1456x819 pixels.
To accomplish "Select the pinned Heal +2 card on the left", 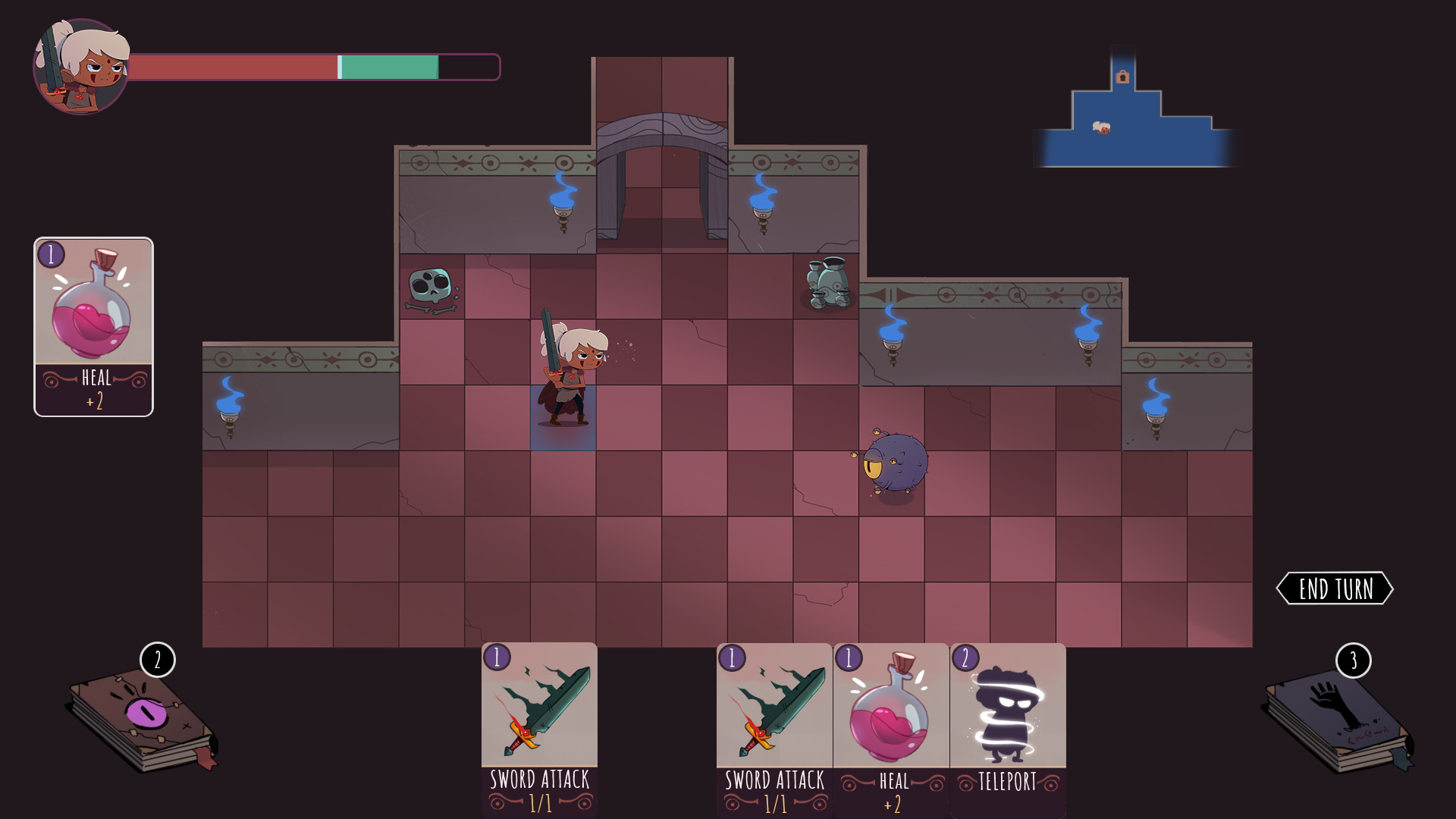I will pyautogui.click(x=93, y=326).
